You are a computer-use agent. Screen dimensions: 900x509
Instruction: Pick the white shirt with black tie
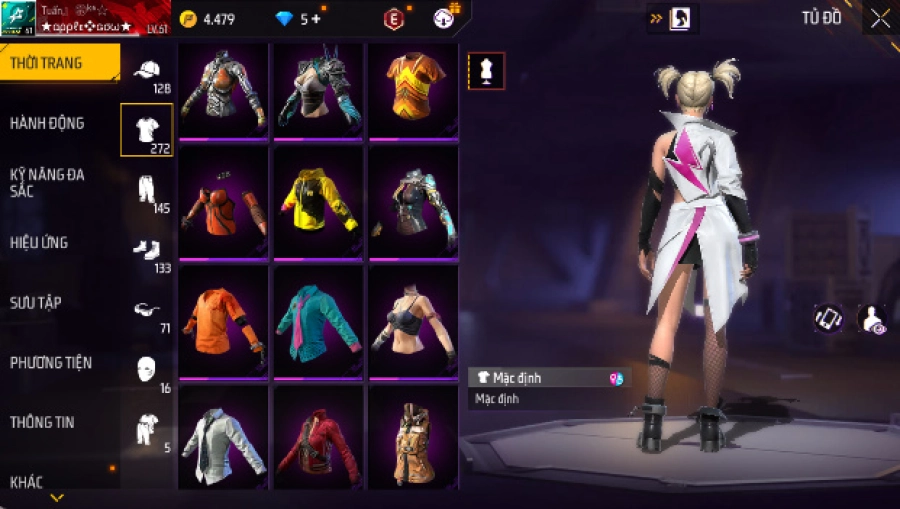[x=223, y=438]
